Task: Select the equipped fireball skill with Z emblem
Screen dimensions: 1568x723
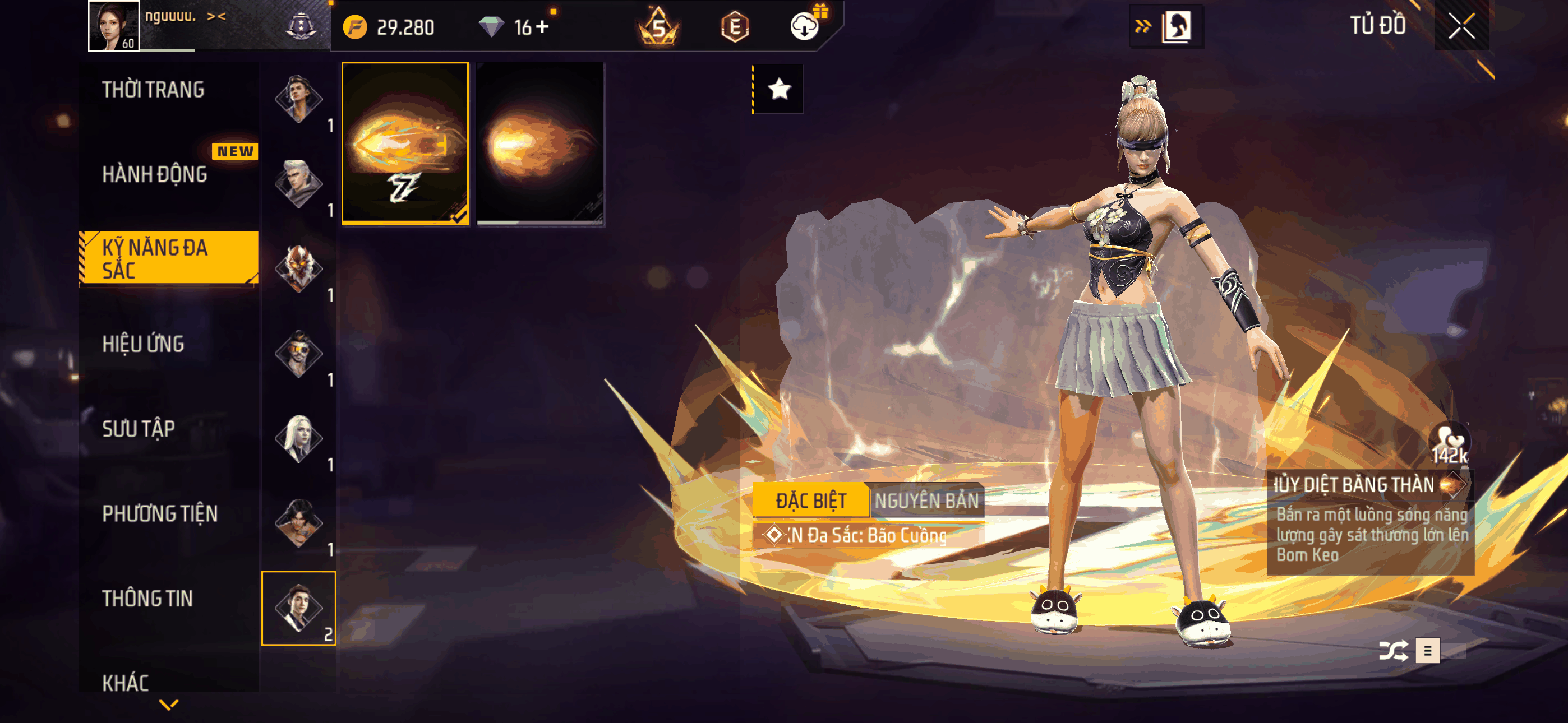Action: 405,143
